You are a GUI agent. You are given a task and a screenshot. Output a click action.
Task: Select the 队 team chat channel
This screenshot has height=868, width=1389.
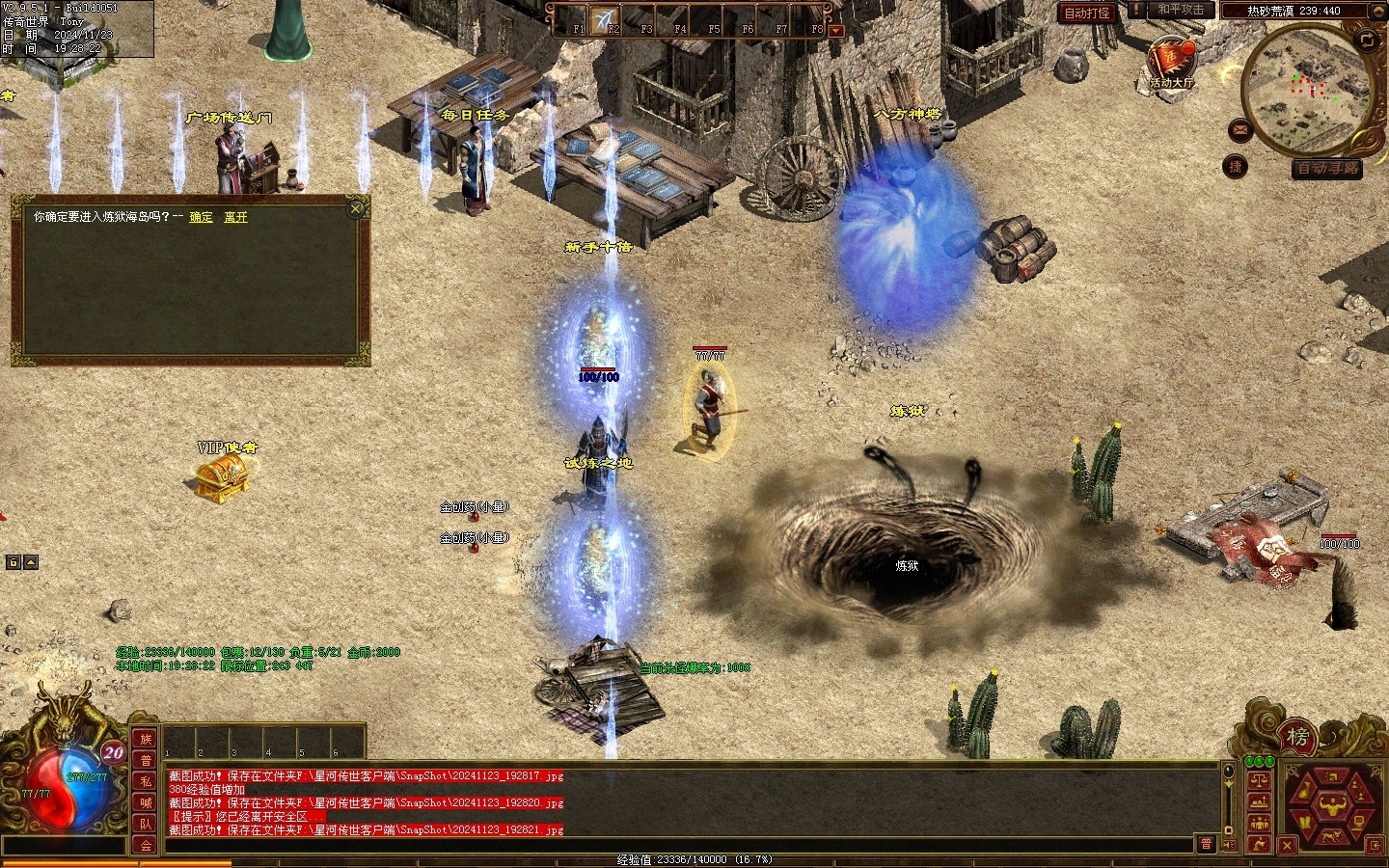pyautogui.click(x=146, y=824)
